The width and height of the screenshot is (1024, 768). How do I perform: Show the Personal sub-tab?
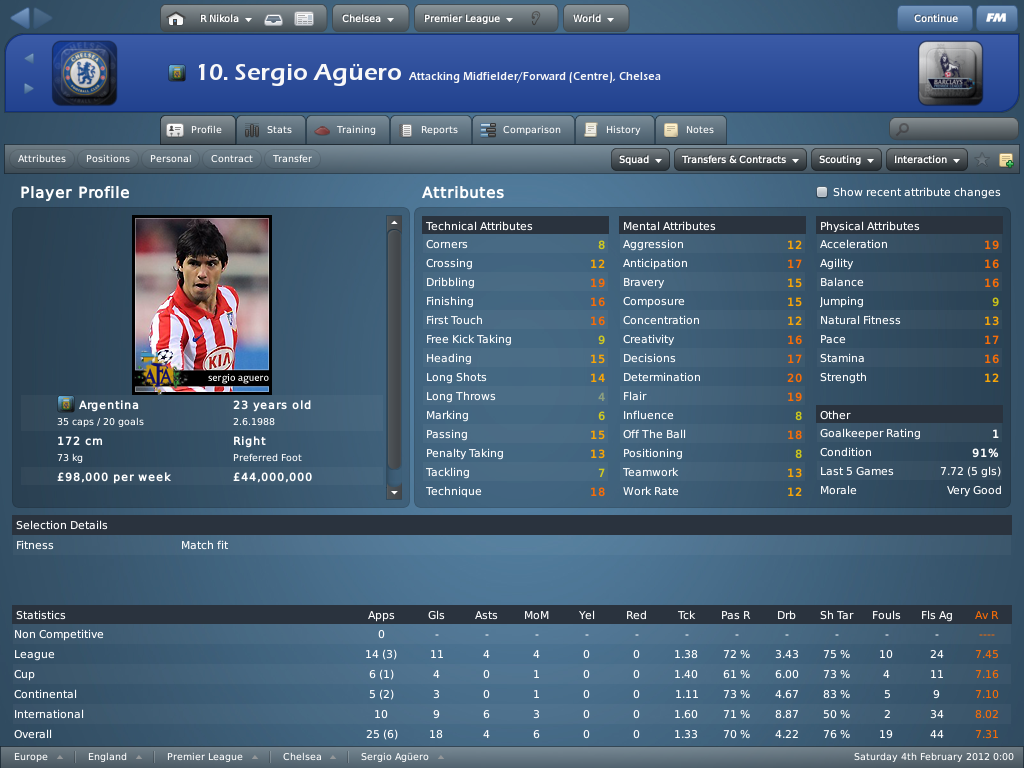tap(171, 159)
